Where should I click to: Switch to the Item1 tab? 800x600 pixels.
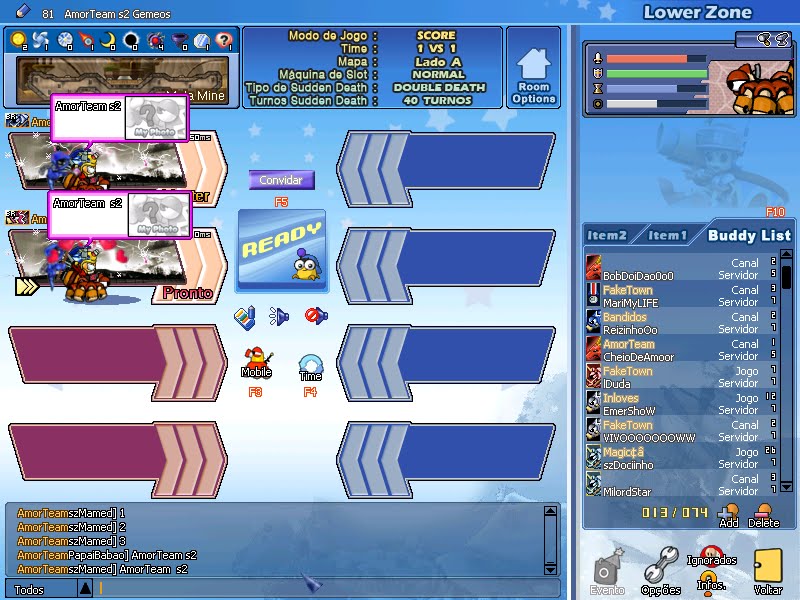pos(667,235)
